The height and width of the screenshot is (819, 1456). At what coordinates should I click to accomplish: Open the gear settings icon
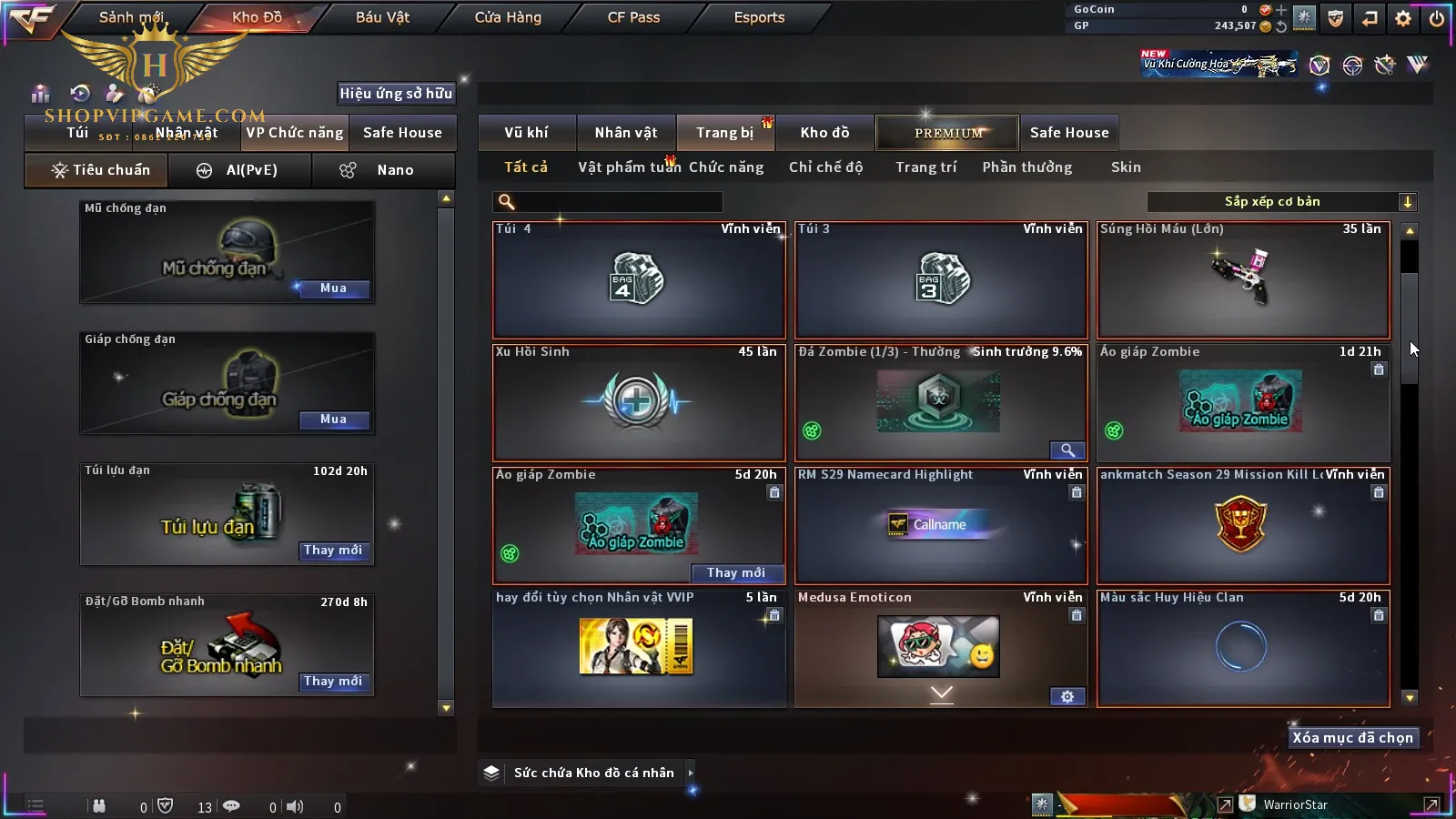tap(1403, 18)
